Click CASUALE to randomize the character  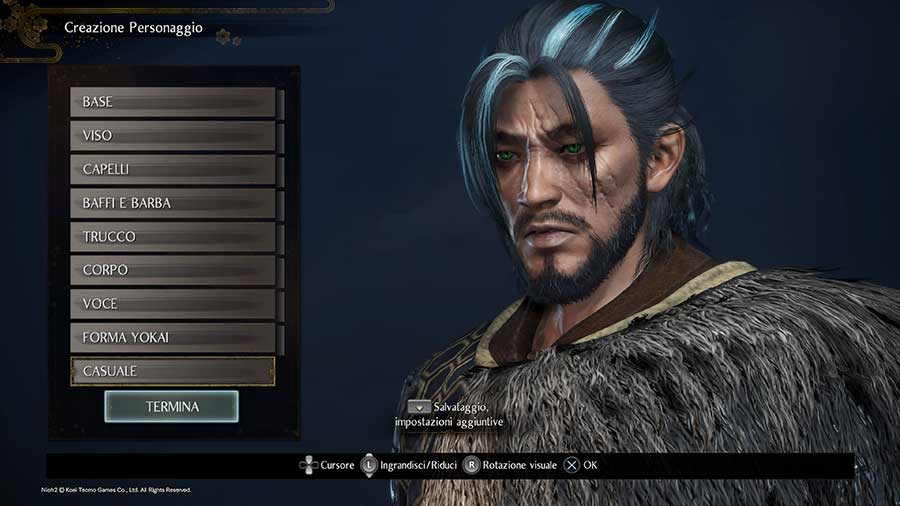coord(172,371)
